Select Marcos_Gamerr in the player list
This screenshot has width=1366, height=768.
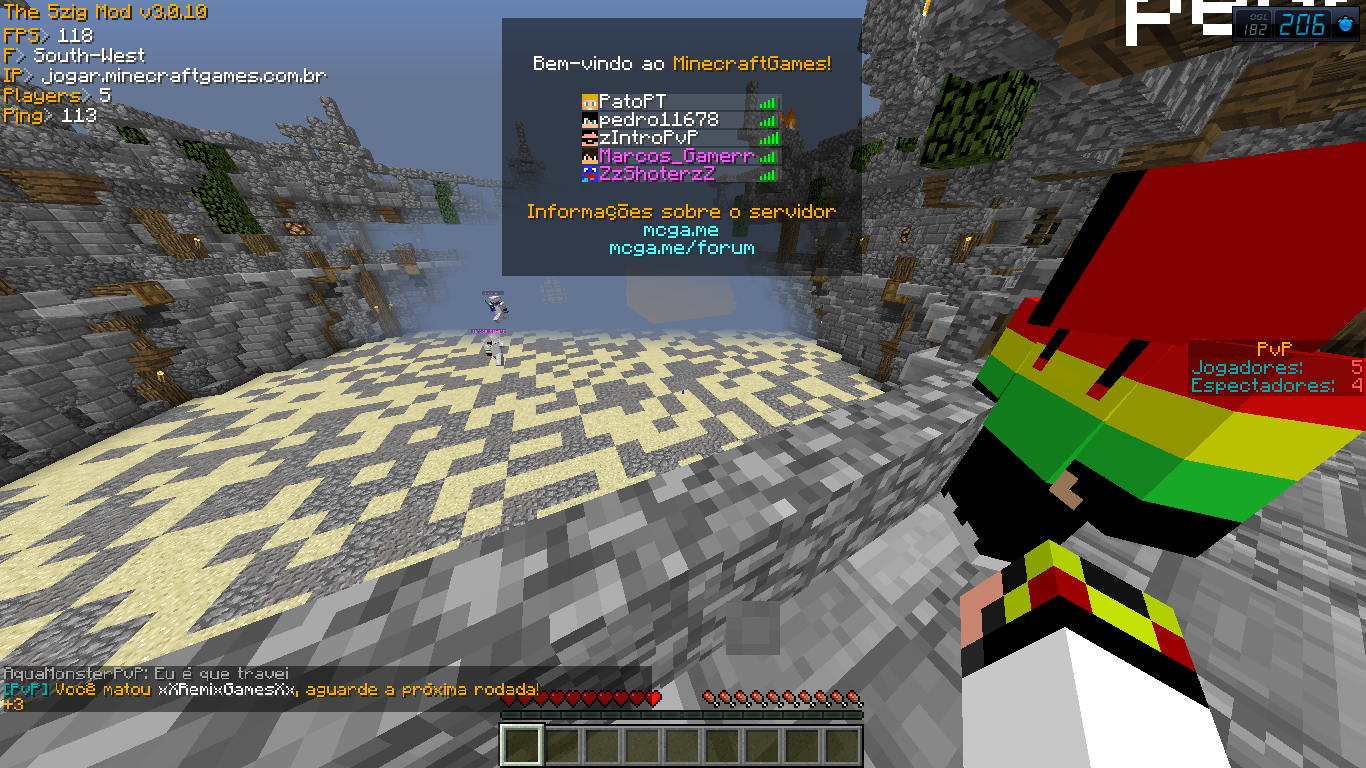coord(676,156)
